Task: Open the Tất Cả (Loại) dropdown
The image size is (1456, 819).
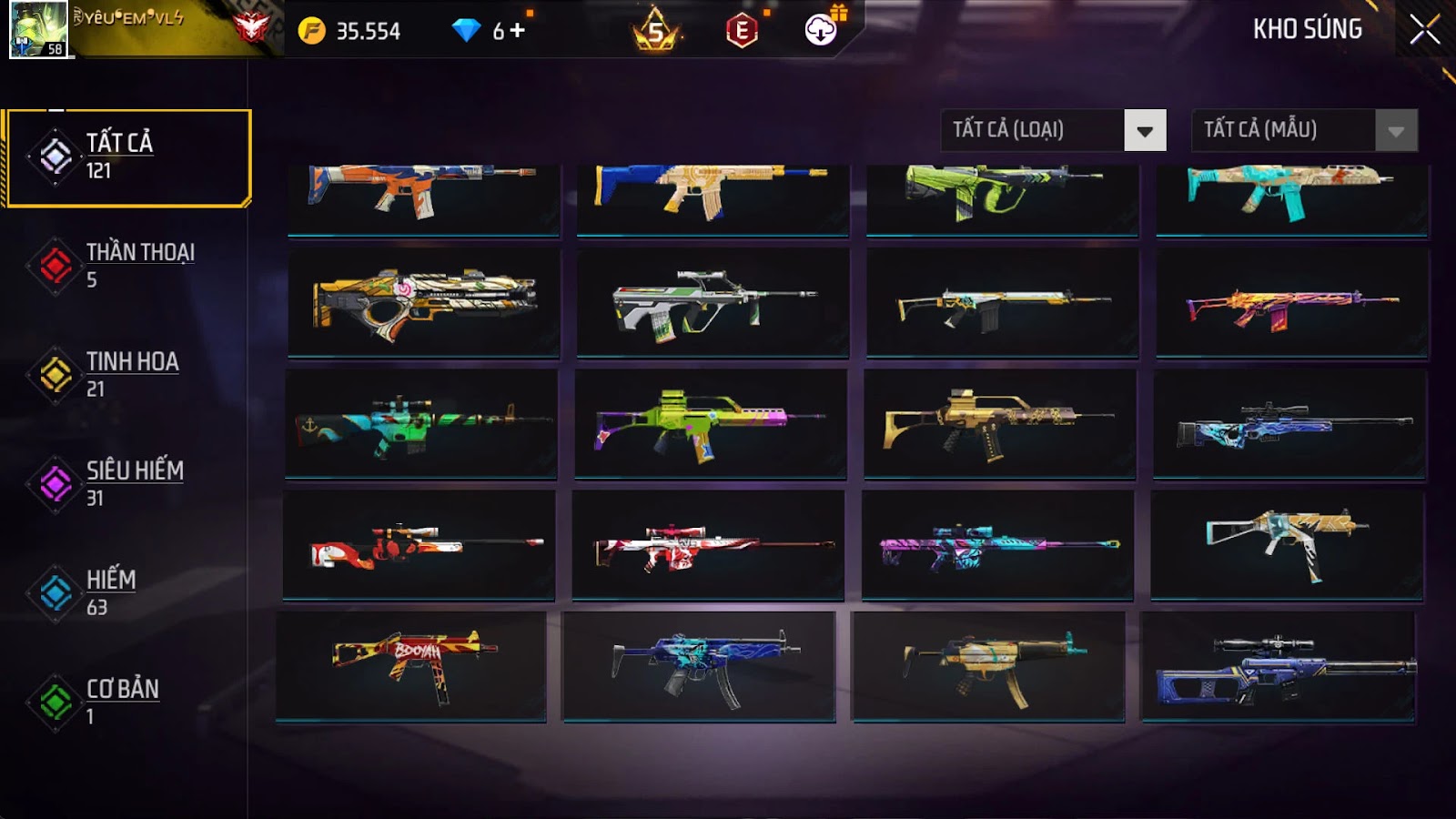Action: (x=1145, y=131)
